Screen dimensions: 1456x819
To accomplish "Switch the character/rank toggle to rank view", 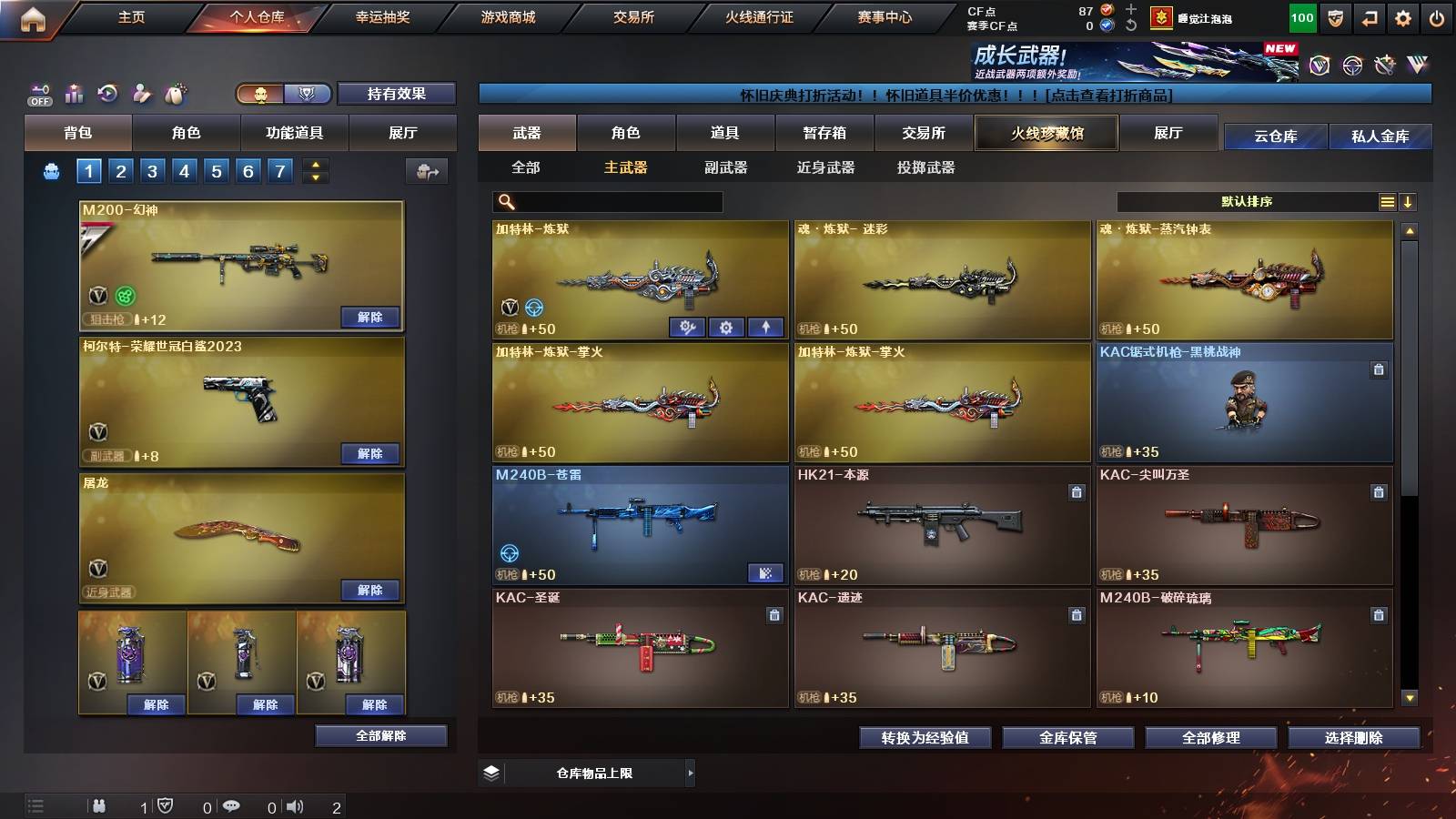I will (308, 94).
